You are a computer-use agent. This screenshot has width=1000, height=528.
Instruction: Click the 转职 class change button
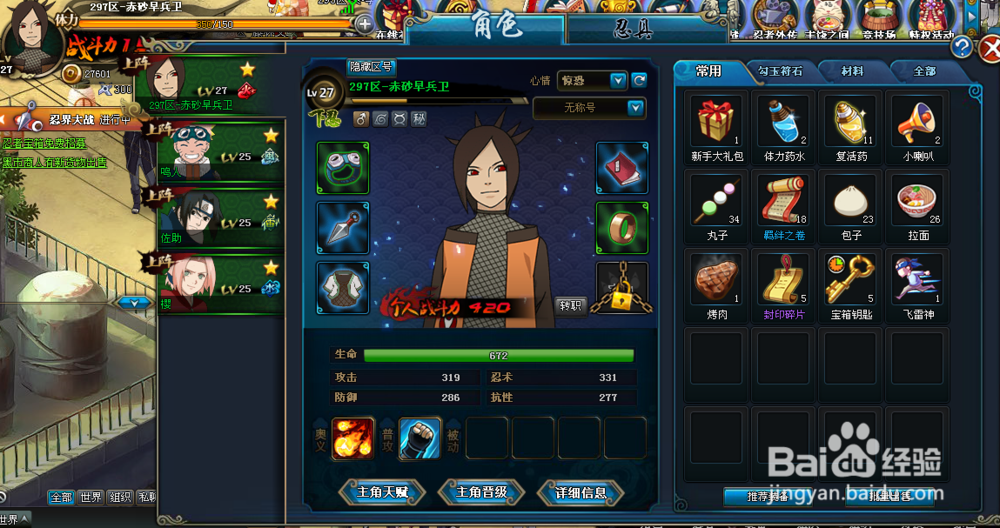pos(570,306)
